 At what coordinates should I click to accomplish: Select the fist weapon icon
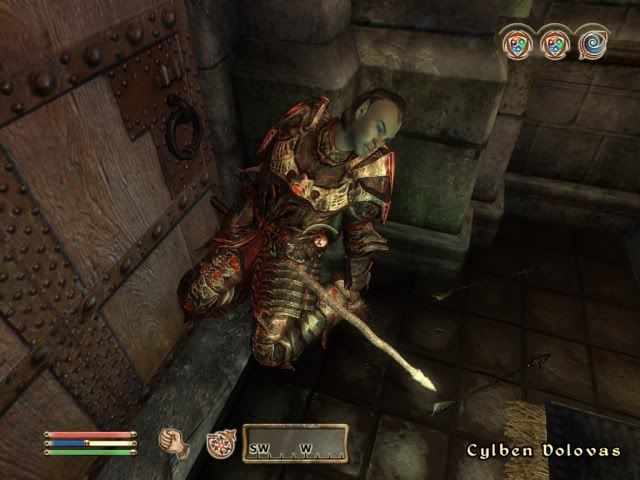coord(174,441)
